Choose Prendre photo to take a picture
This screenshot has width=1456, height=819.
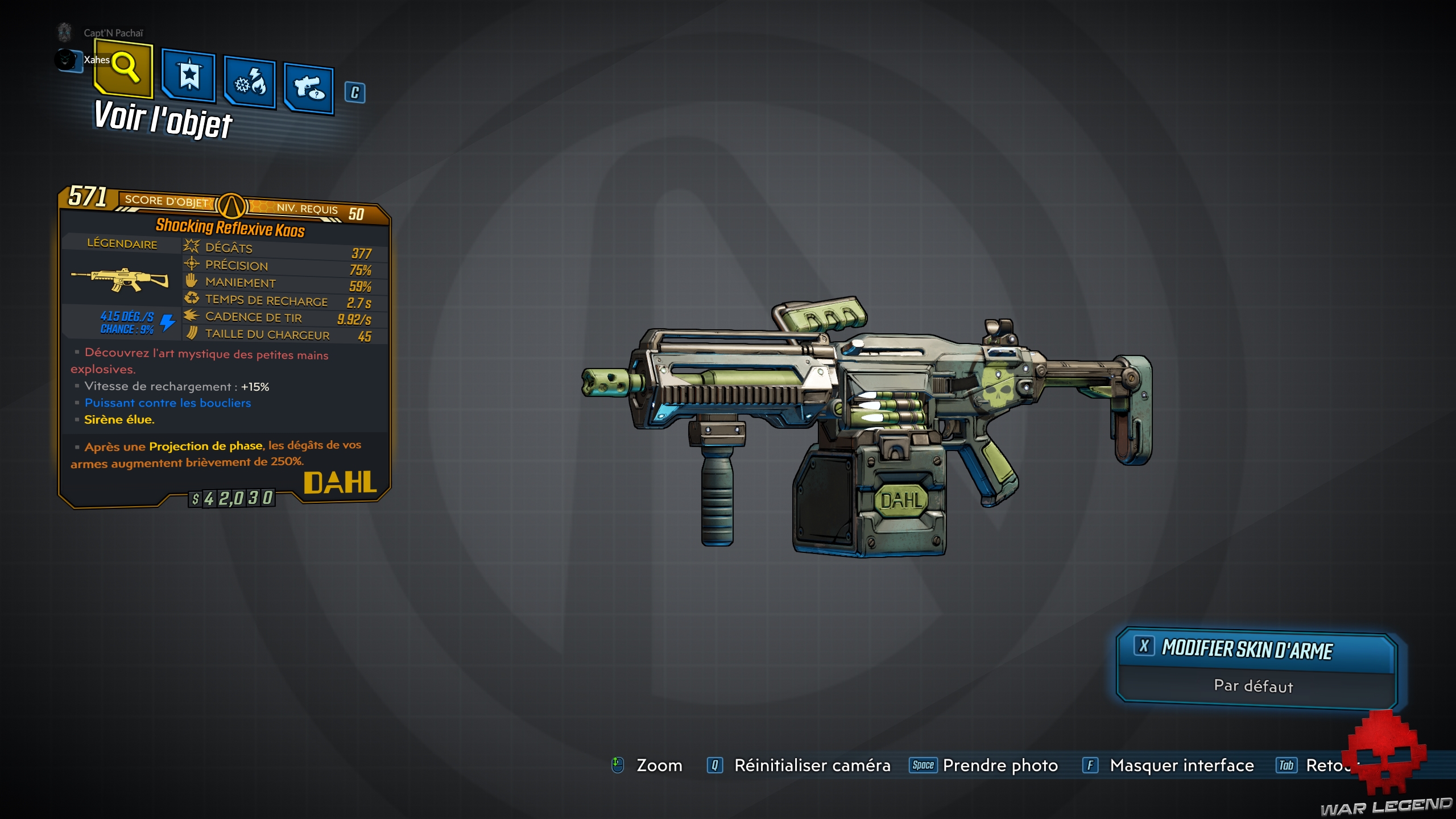[999, 766]
